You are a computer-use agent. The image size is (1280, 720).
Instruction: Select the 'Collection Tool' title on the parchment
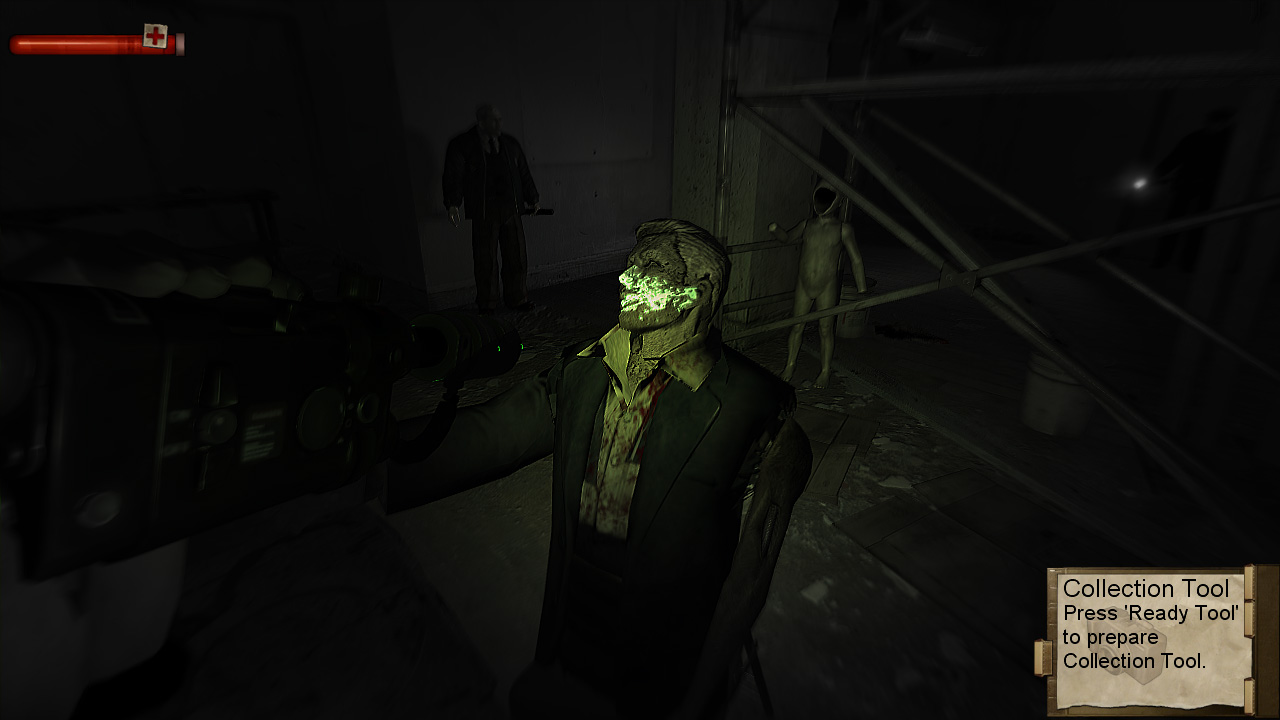click(1148, 588)
